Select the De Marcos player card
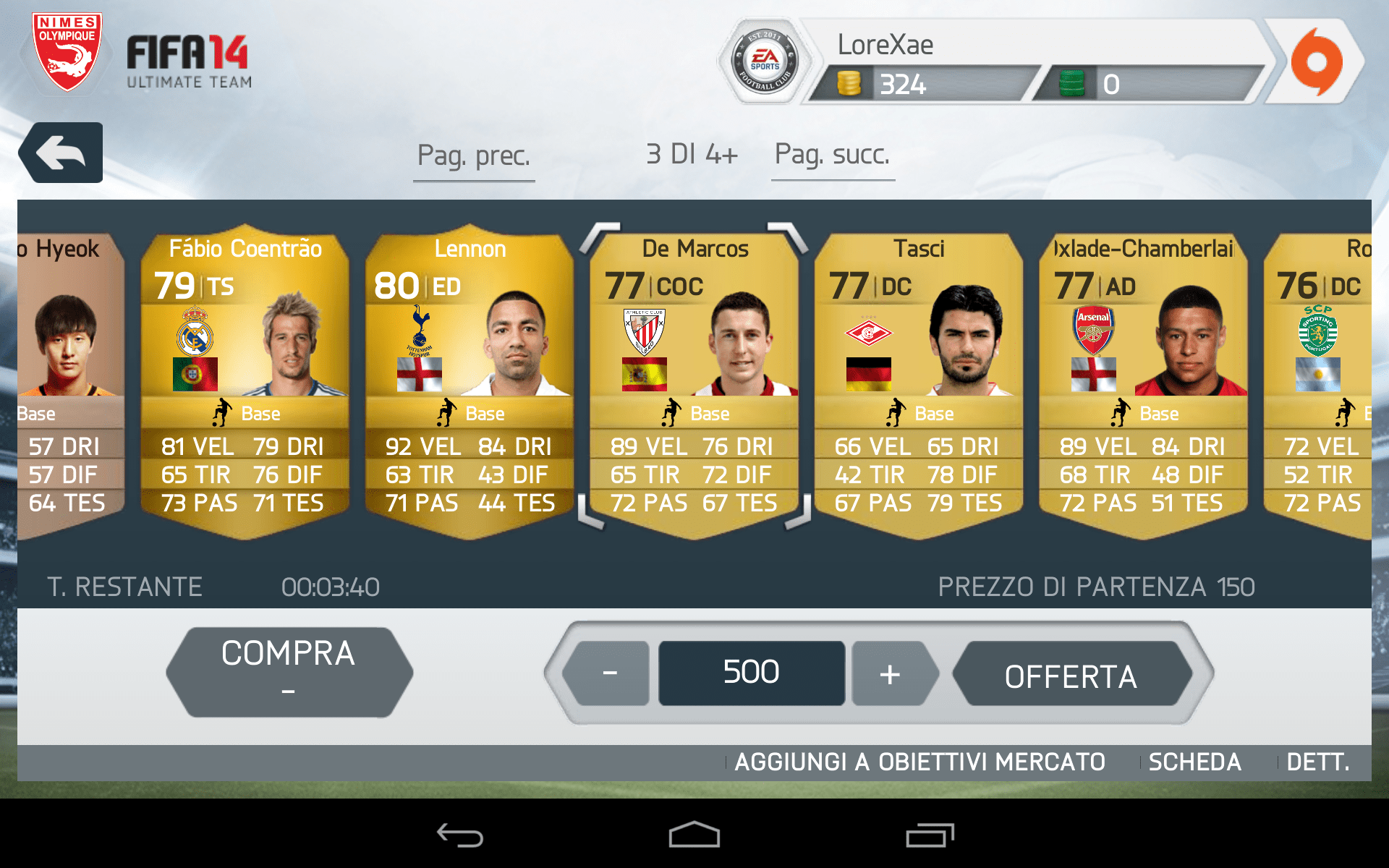Image resolution: width=1389 pixels, height=868 pixels. (x=694, y=376)
